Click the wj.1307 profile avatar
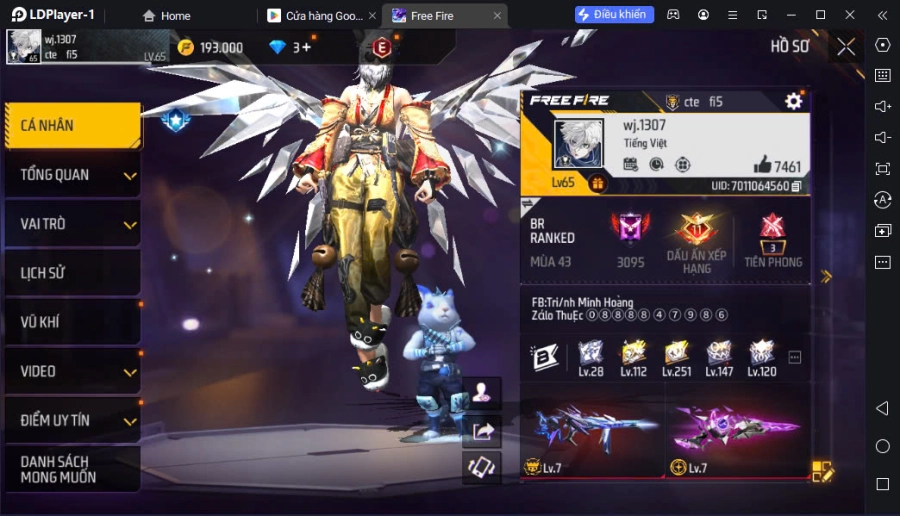Screen dimensions: 900x516 point(578,145)
